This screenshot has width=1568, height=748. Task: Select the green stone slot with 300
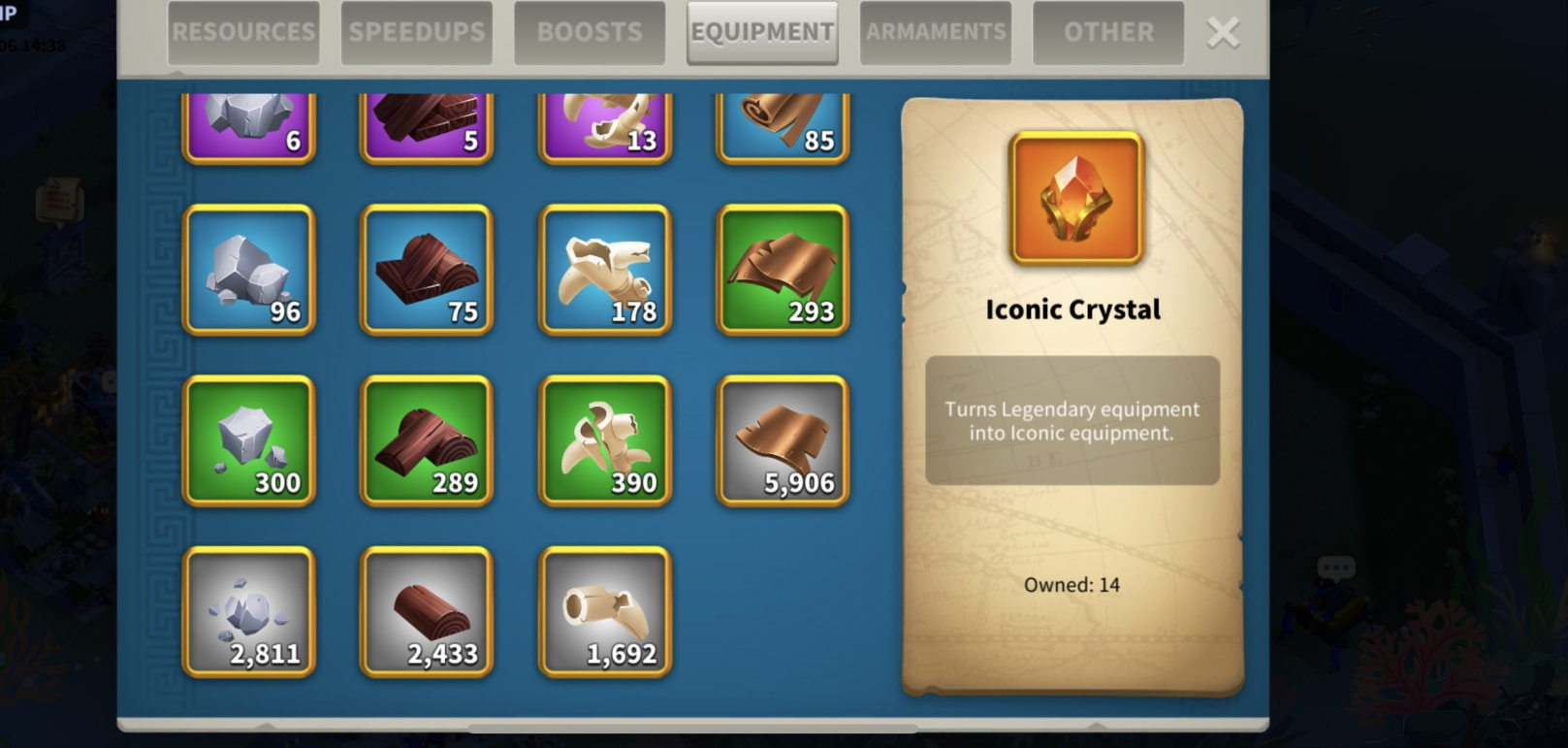[x=249, y=441]
